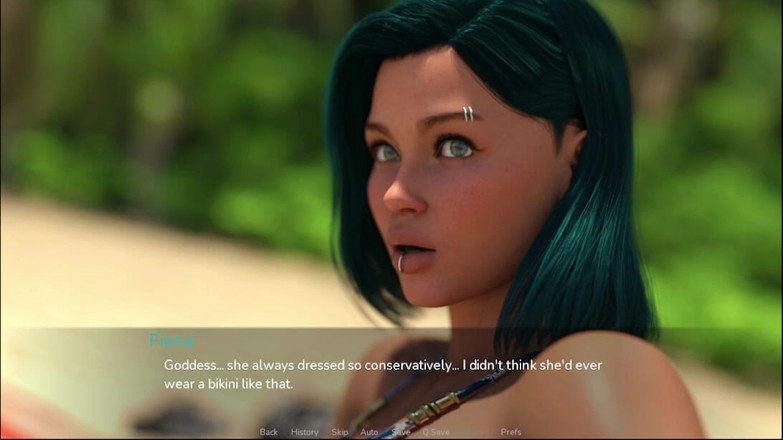Quick save with Q.Save
The image size is (783, 440).
[436, 432]
